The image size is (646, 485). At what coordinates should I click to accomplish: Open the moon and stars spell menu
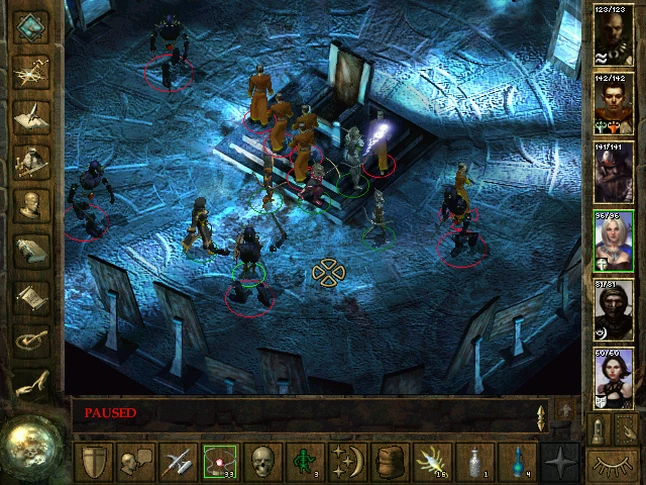[x=346, y=463]
